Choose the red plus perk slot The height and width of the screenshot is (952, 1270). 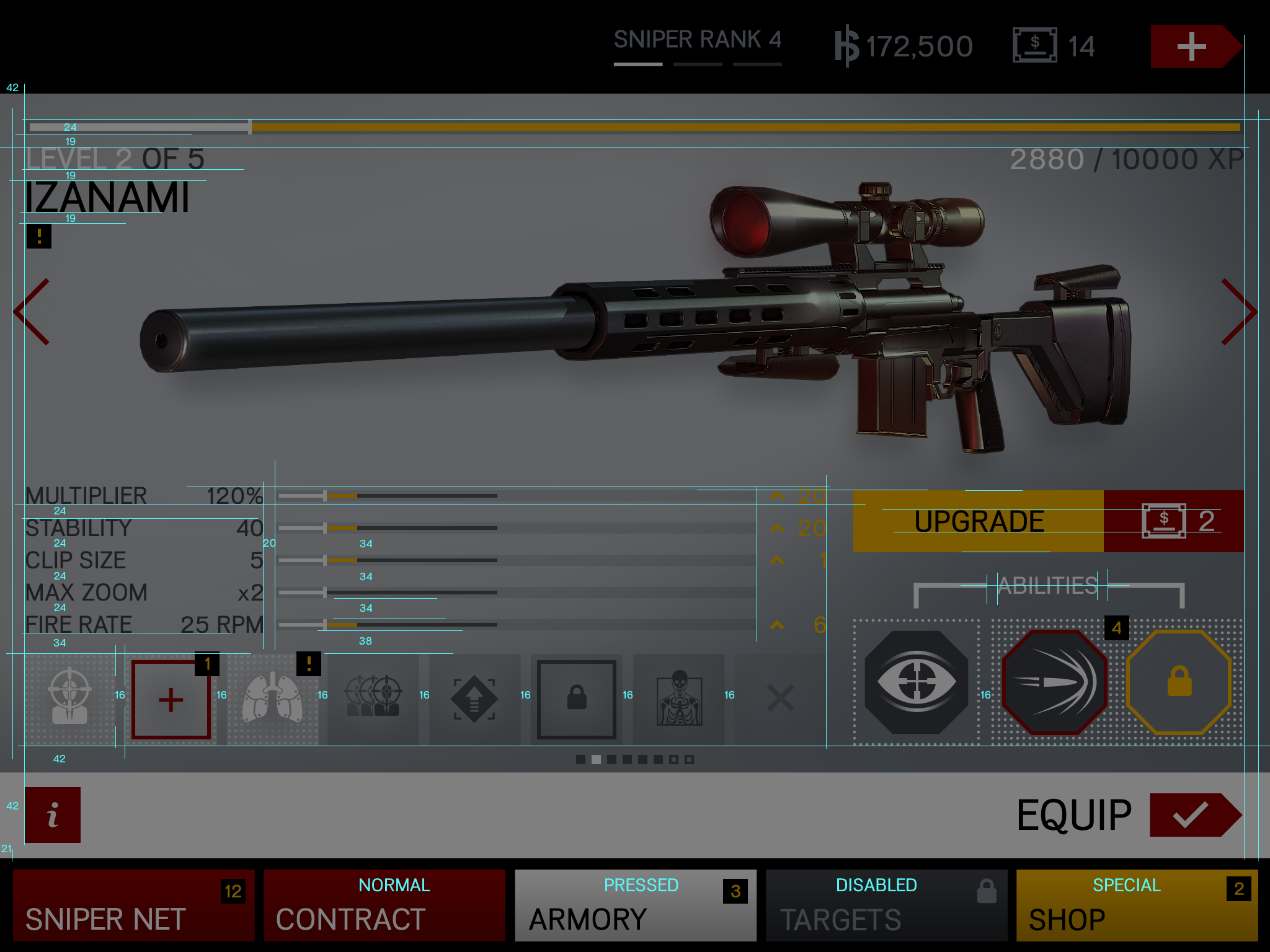click(x=171, y=700)
